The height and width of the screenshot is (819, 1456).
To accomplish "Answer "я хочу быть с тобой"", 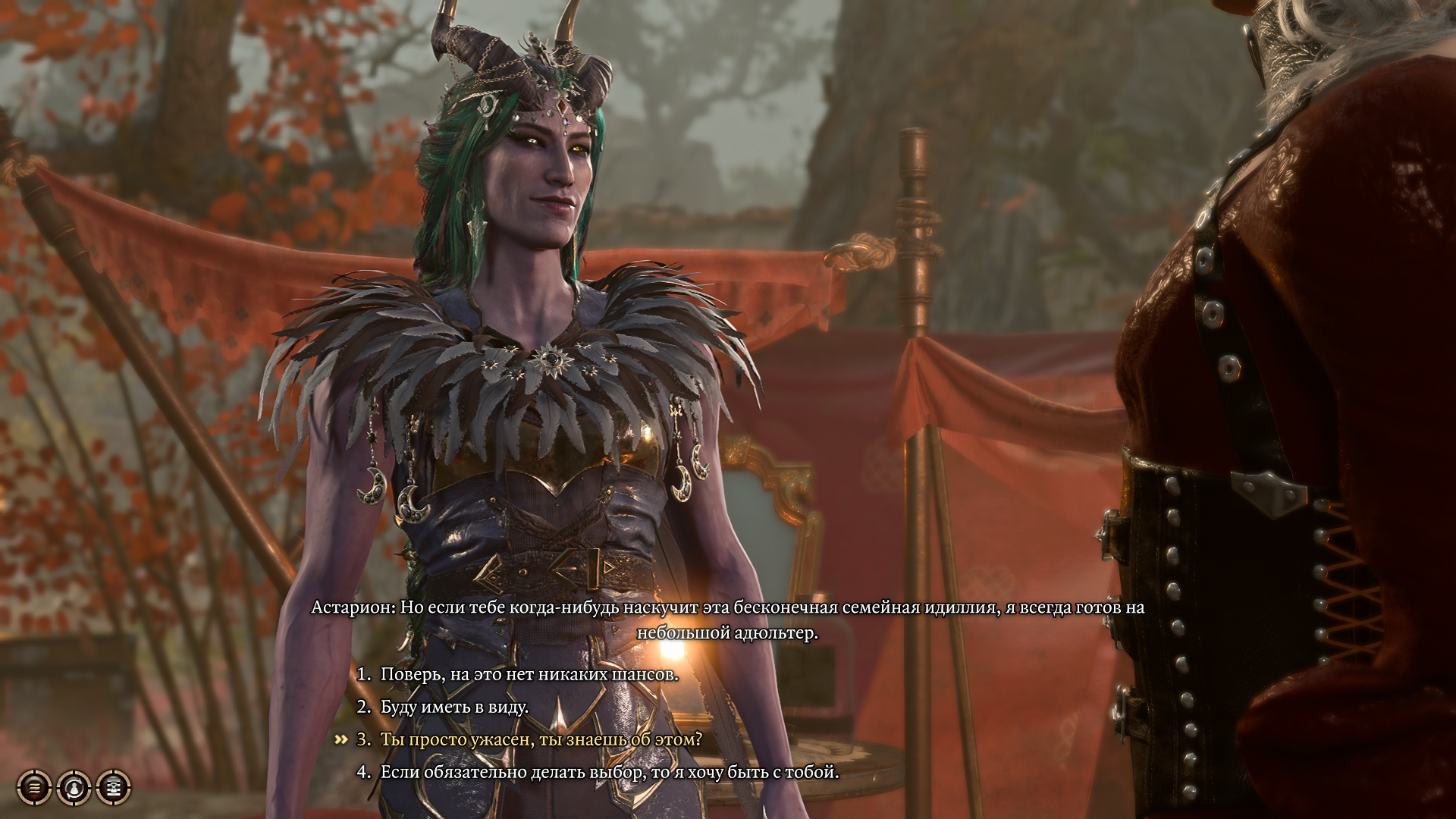I will (x=609, y=772).
